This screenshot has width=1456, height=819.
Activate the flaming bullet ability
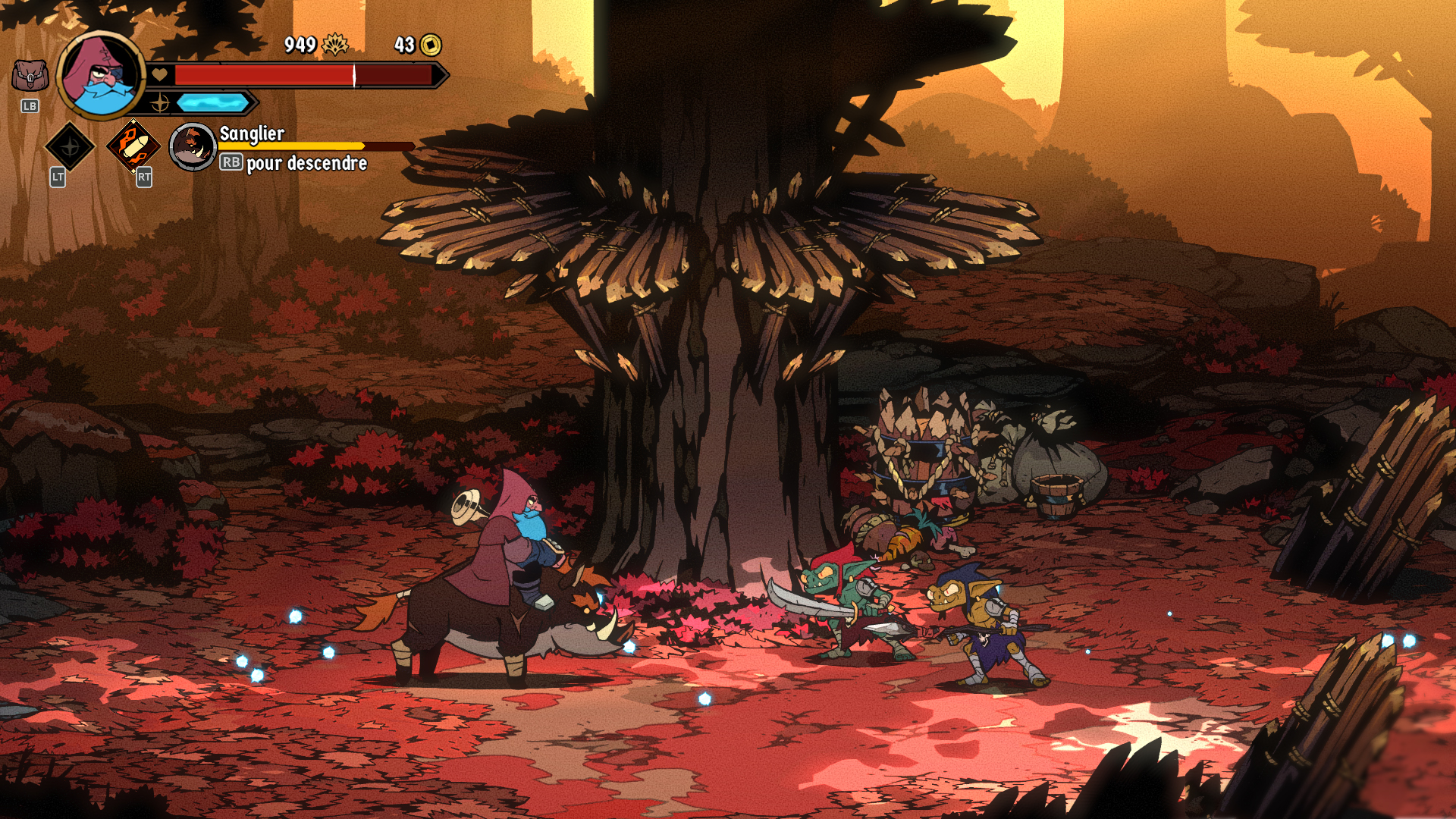[x=133, y=146]
